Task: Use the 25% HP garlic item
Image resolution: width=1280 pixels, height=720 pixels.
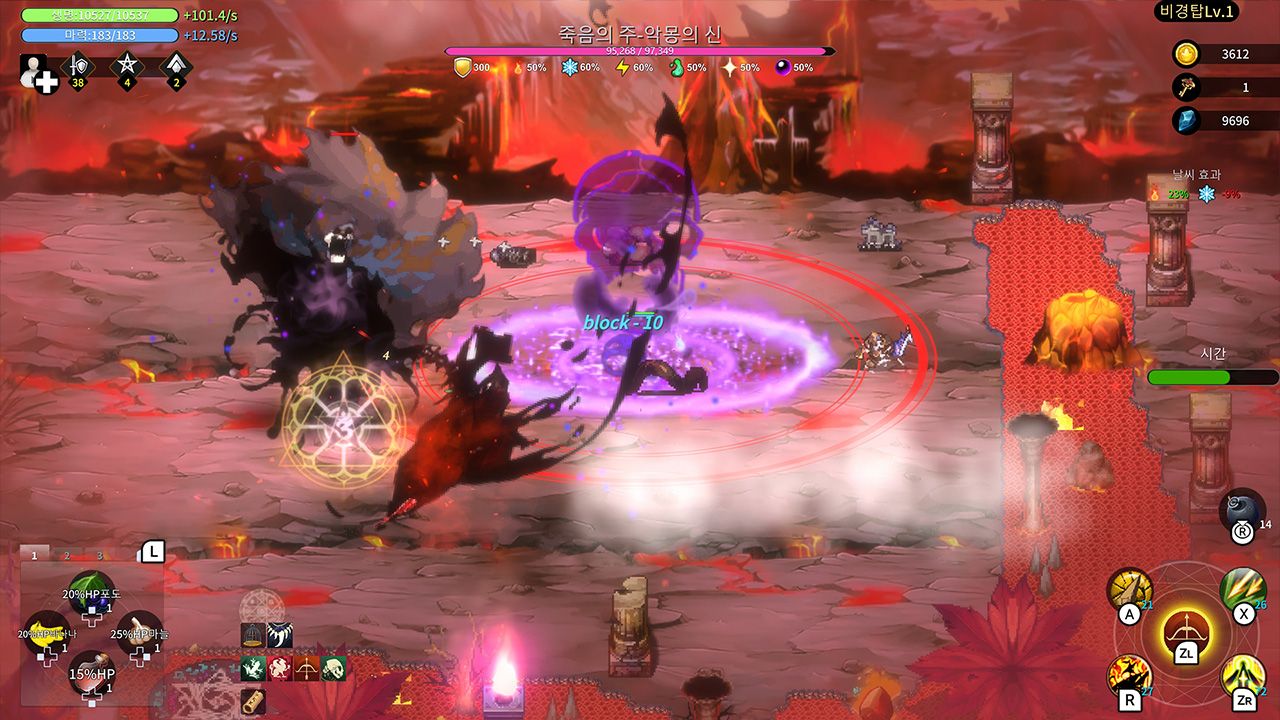Action: [x=139, y=633]
